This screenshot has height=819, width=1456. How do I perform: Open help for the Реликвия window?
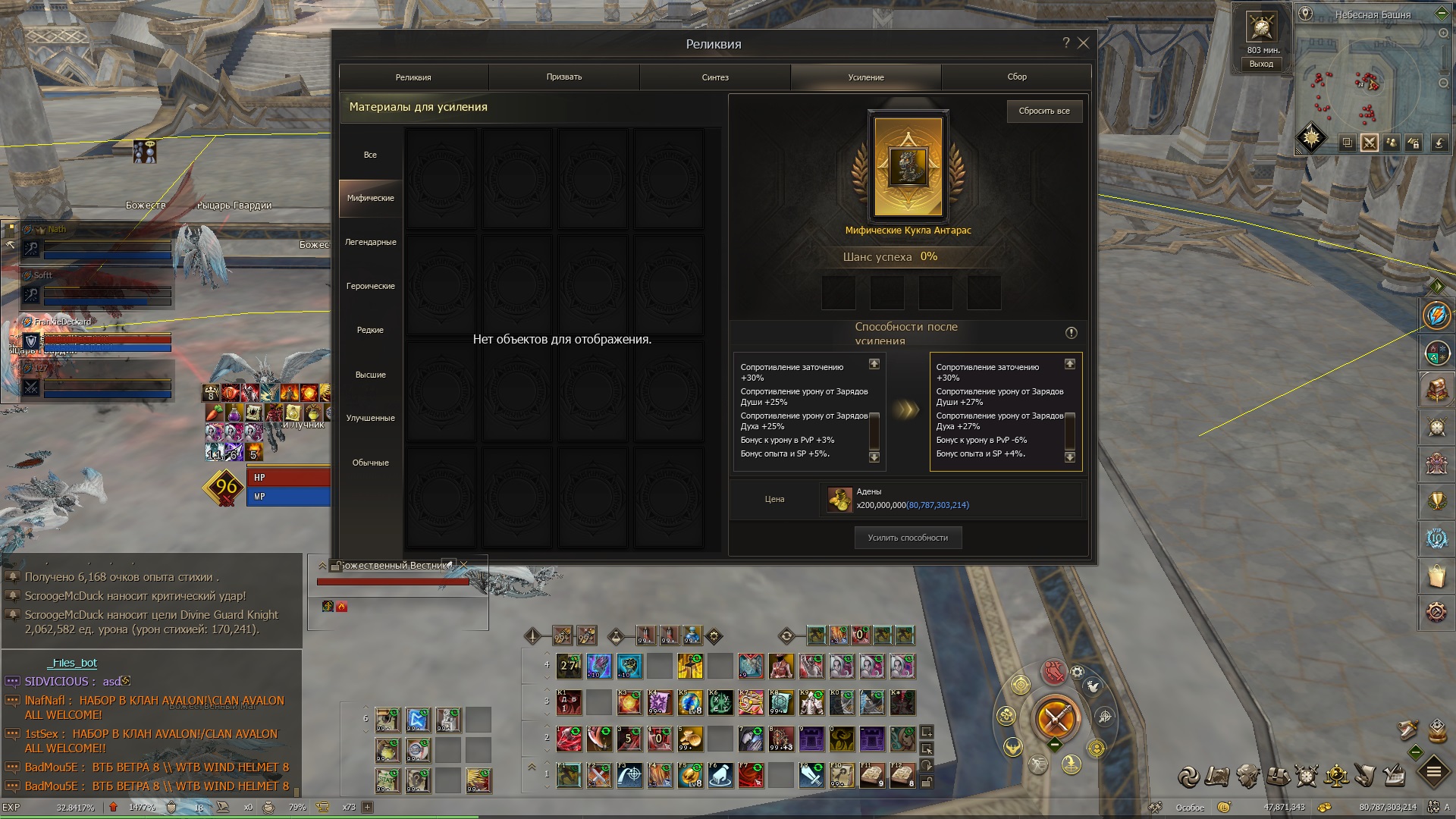[1065, 43]
